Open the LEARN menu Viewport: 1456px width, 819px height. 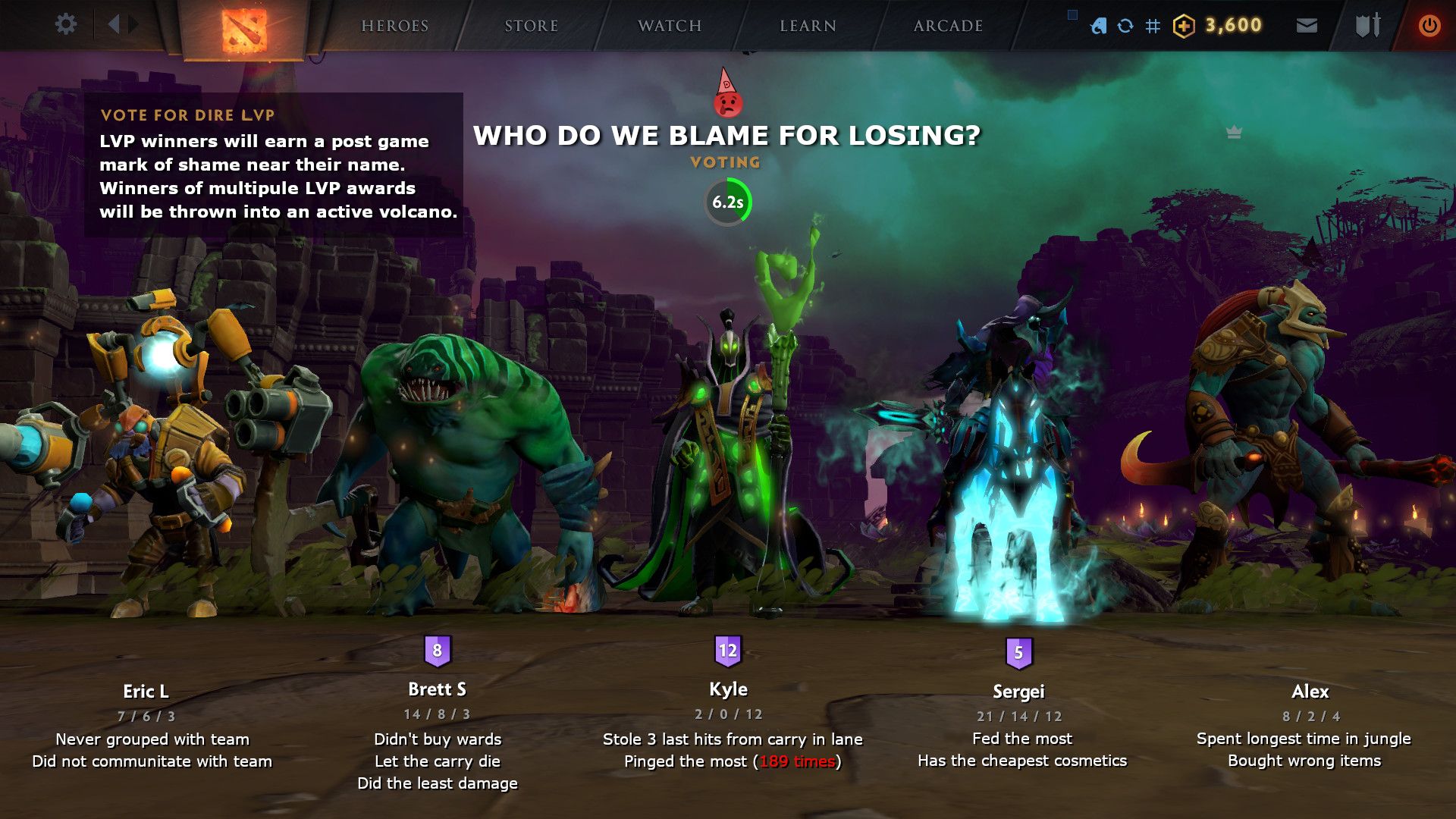tap(808, 25)
